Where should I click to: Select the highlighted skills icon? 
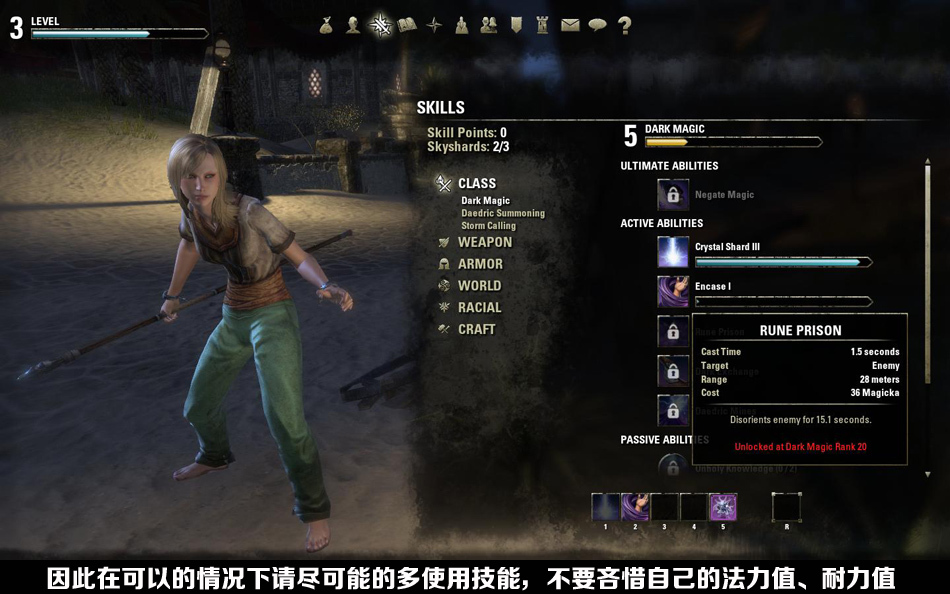pyautogui.click(x=381, y=26)
